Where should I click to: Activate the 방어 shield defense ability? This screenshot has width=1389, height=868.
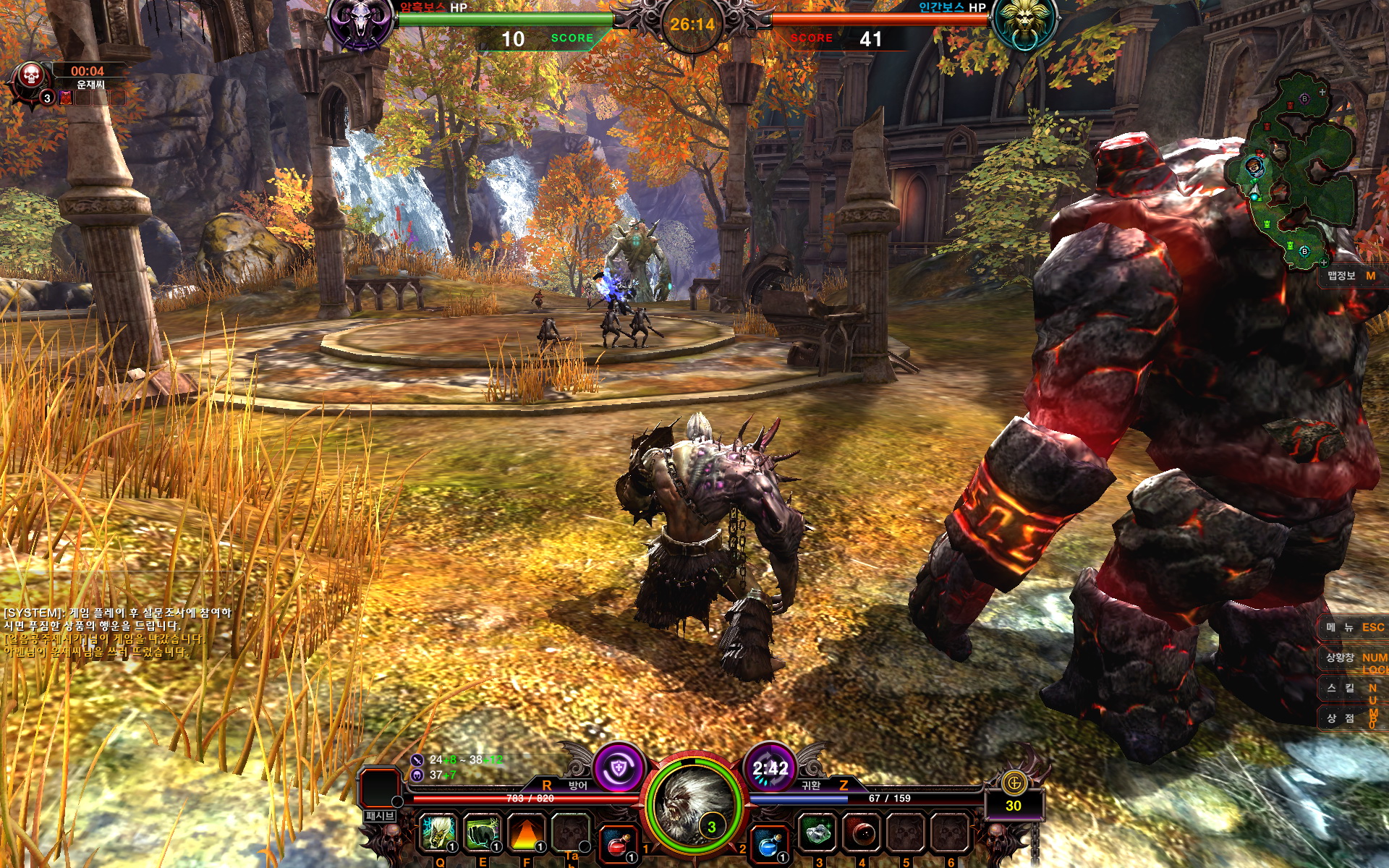(x=619, y=767)
